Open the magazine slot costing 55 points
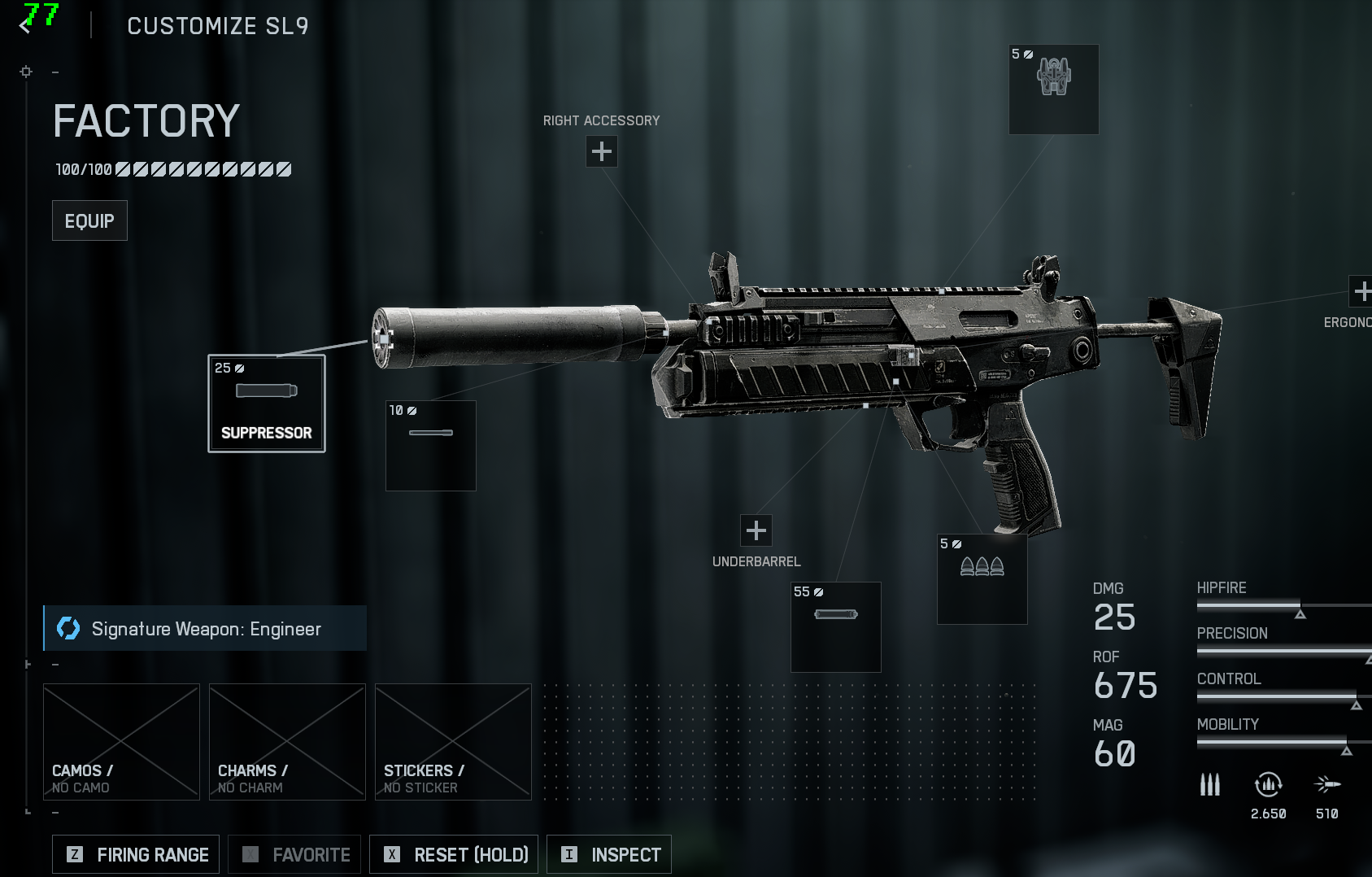1372x877 pixels. (836, 627)
